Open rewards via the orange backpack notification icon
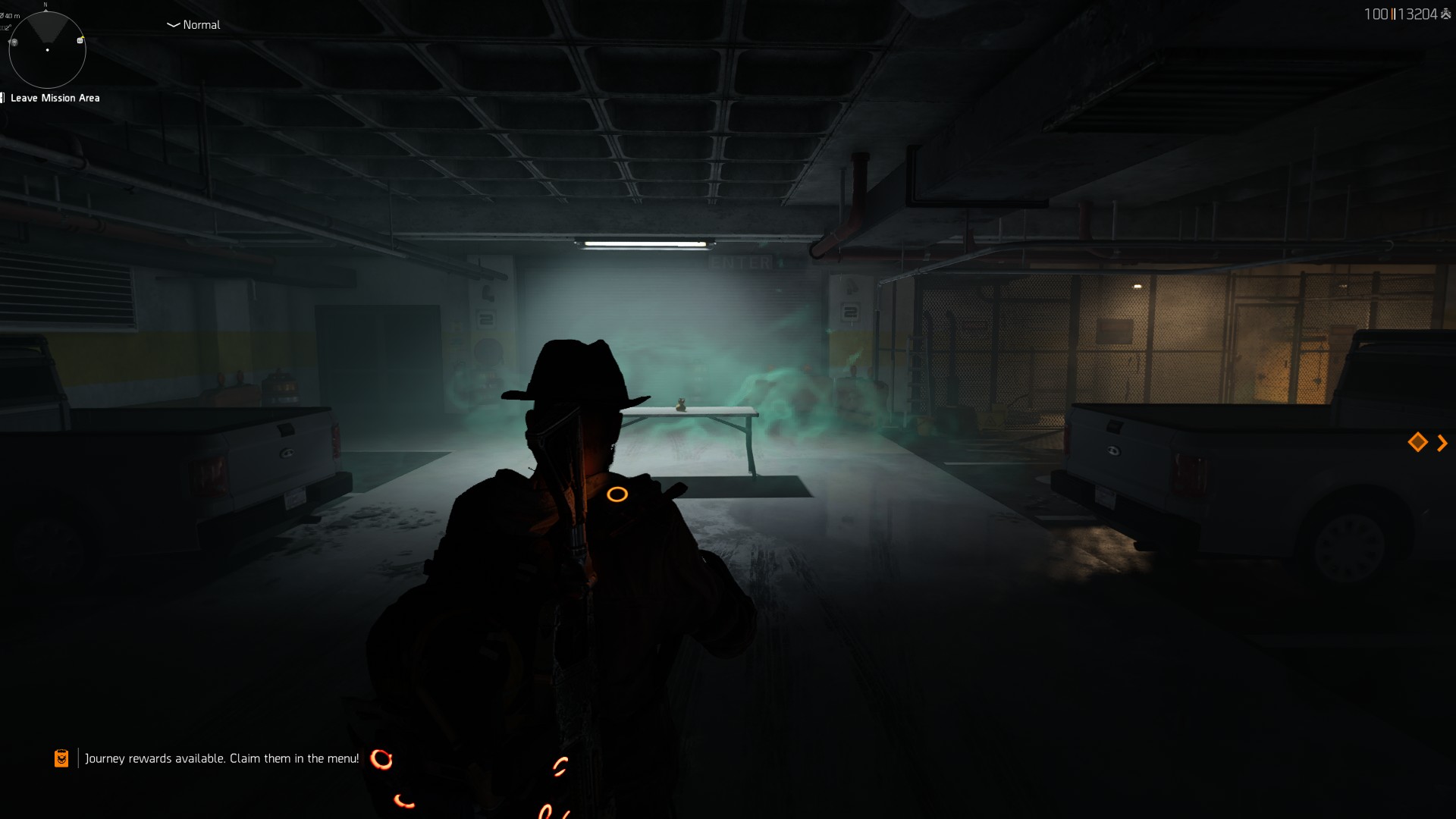 (x=61, y=757)
